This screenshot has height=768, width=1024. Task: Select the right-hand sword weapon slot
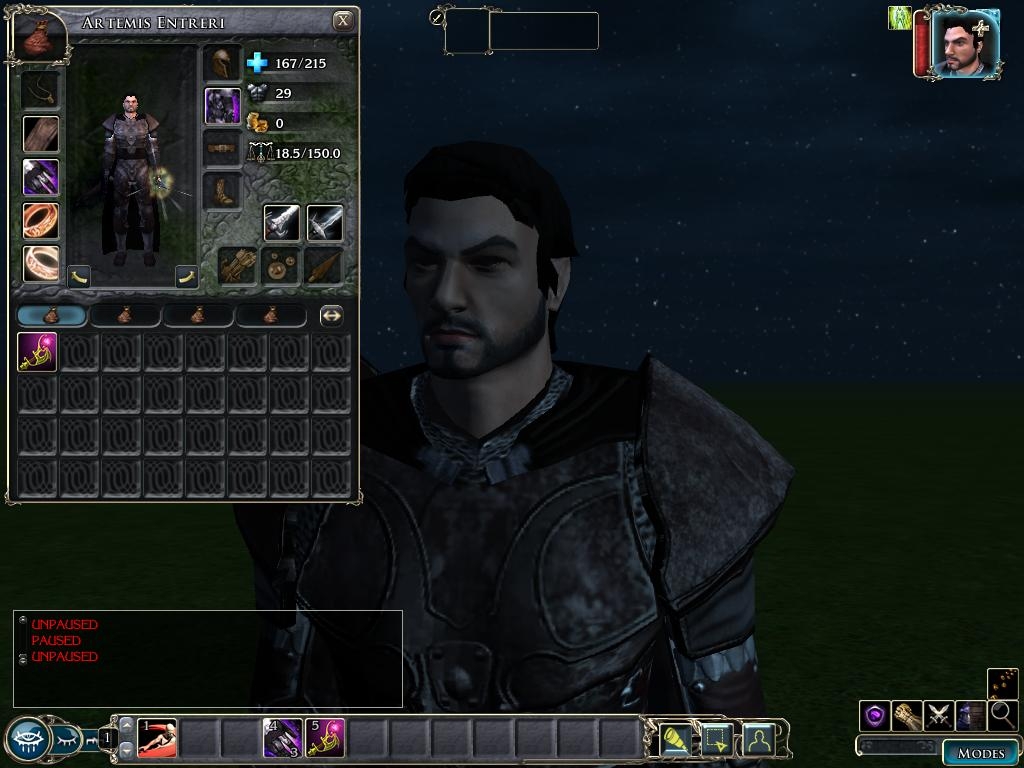tap(282, 222)
